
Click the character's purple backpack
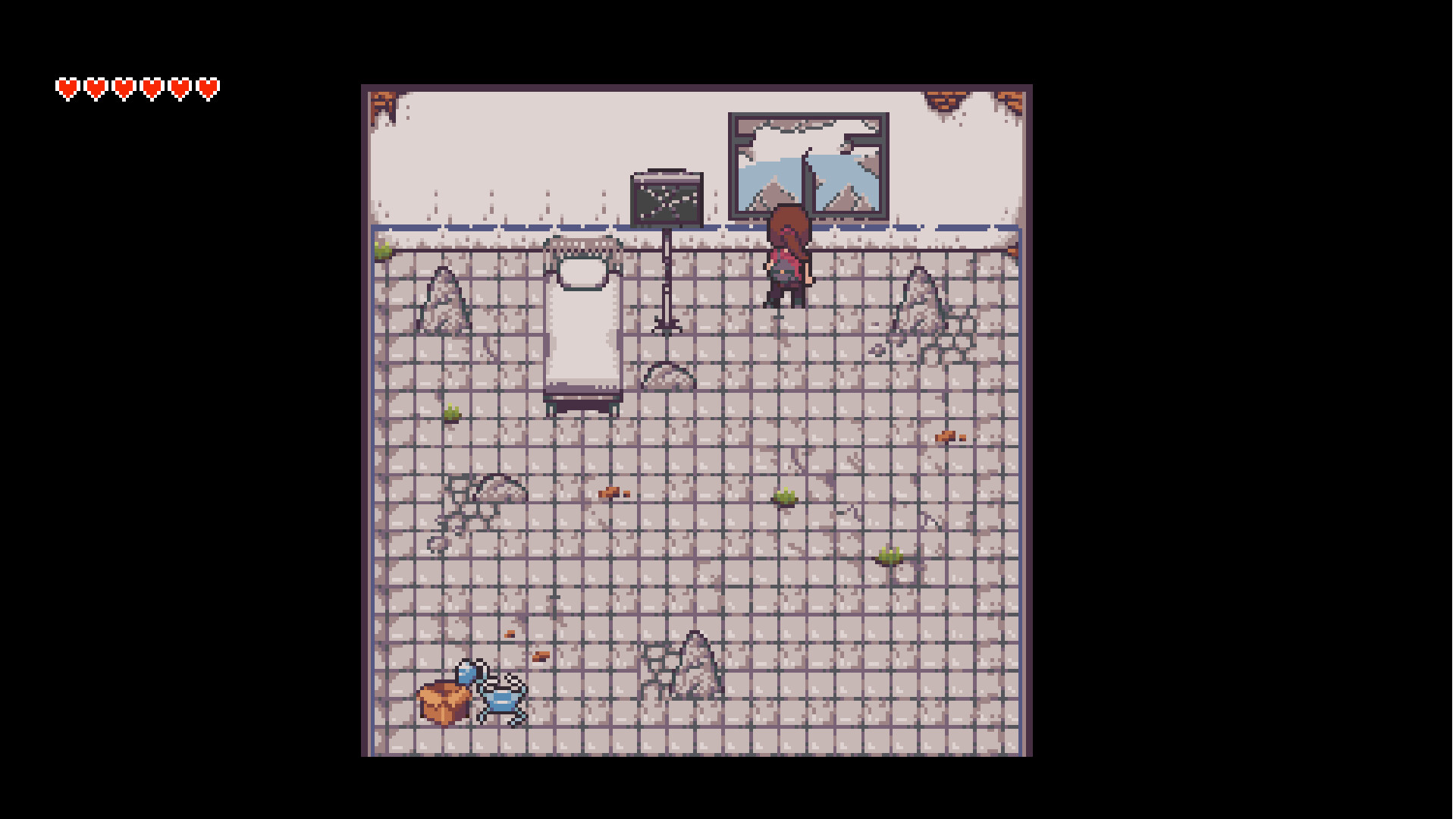(786, 265)
